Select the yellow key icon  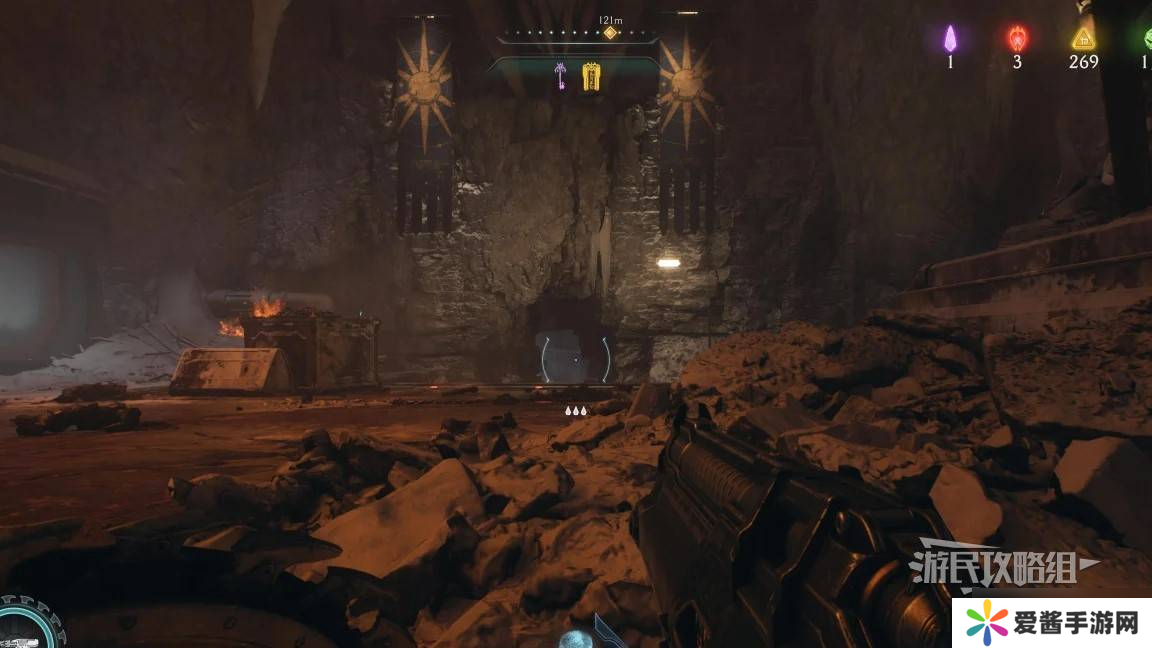591,76
